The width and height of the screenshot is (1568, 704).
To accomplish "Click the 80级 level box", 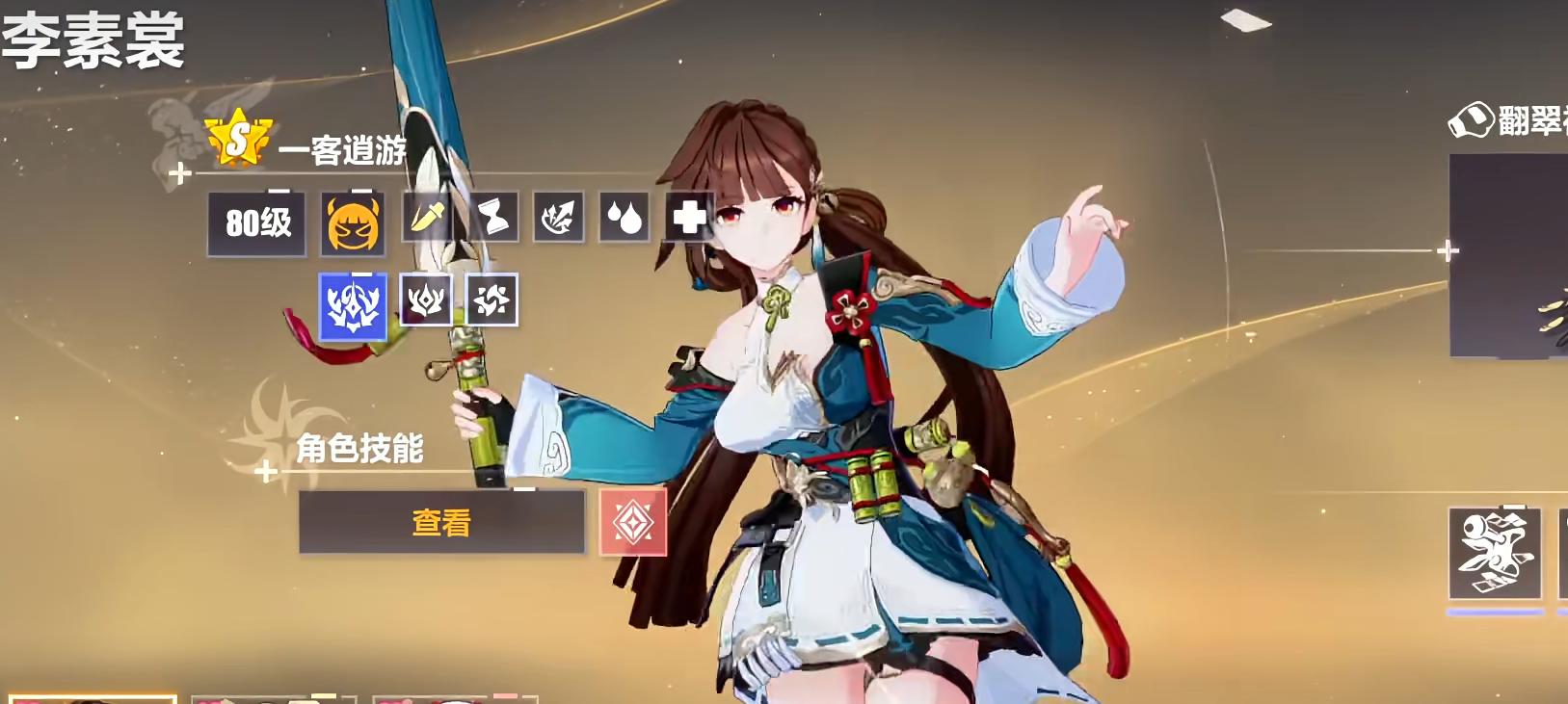I will click(257, 223).
